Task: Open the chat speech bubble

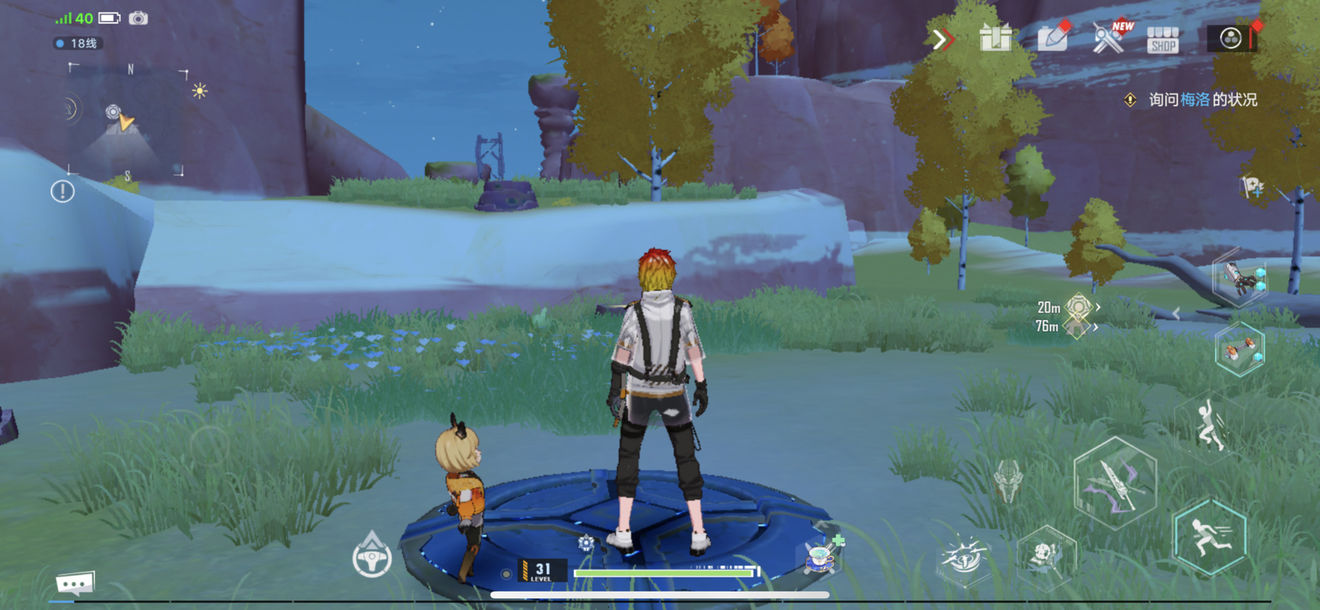Action: click(75, 583)
